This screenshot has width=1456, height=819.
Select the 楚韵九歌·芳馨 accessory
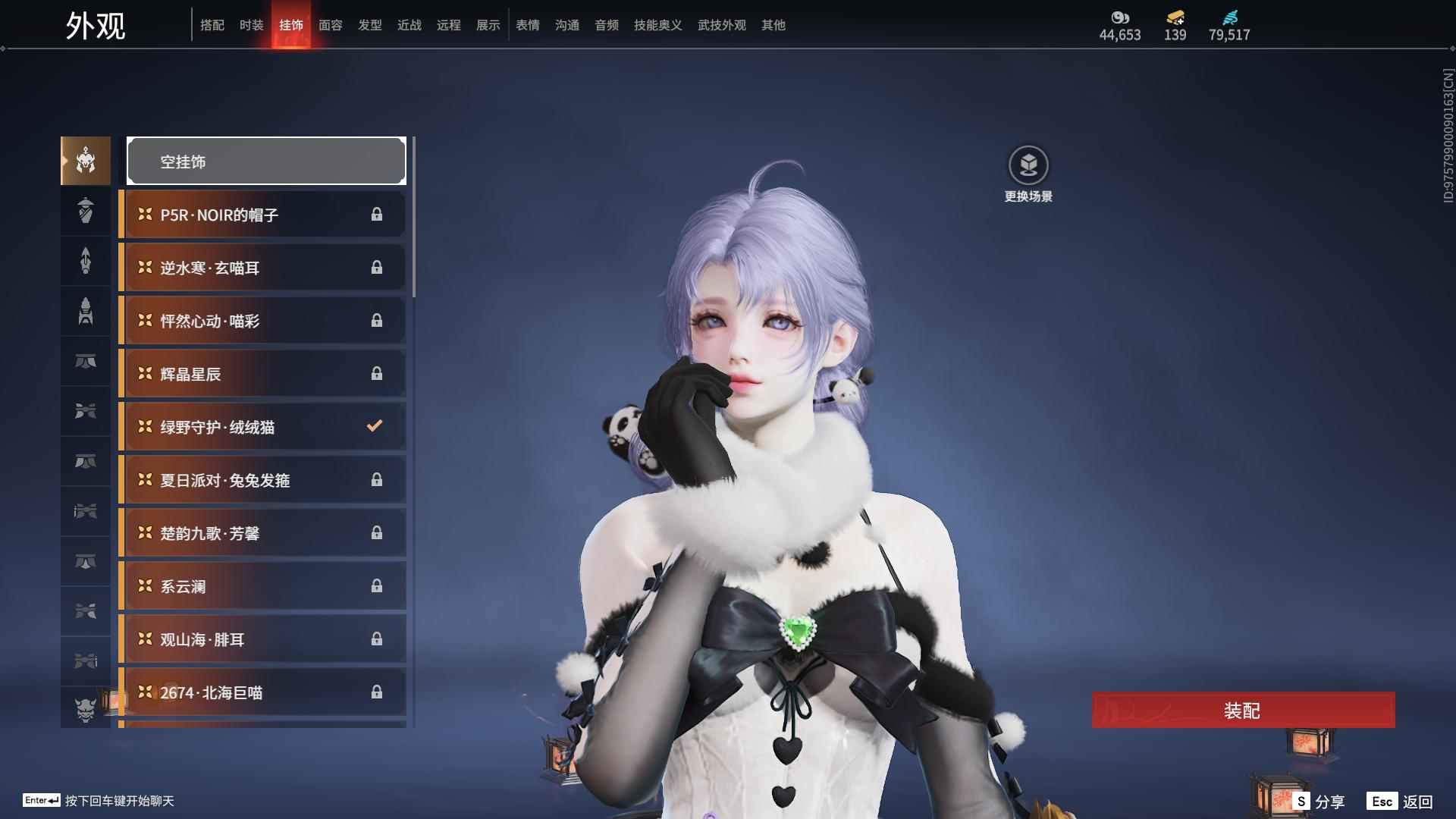pyautogui.click(x=263, y=533)
